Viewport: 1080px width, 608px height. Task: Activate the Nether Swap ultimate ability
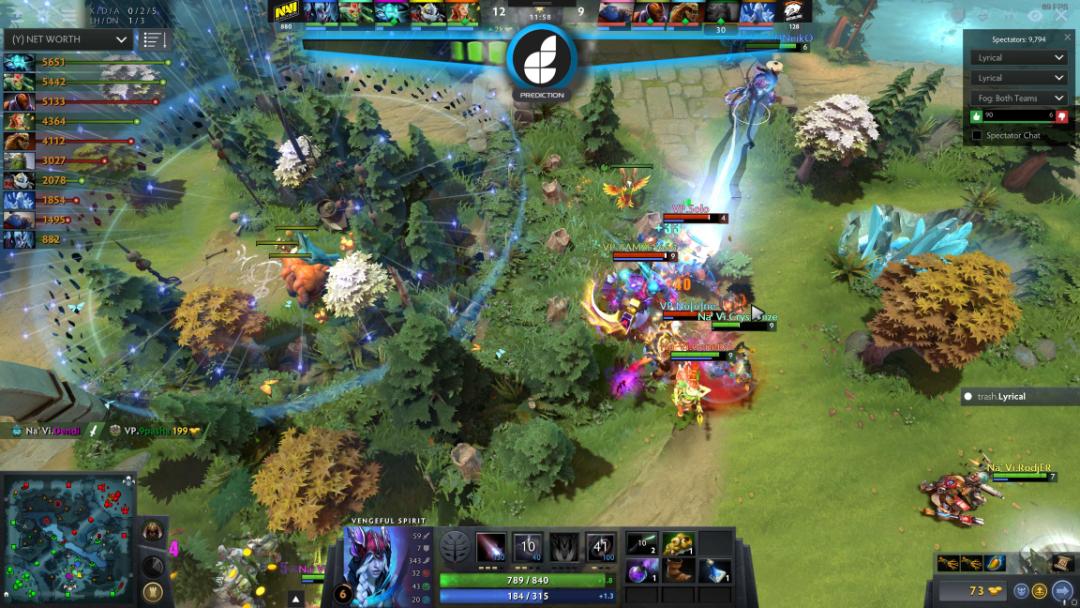pos(600,547)
